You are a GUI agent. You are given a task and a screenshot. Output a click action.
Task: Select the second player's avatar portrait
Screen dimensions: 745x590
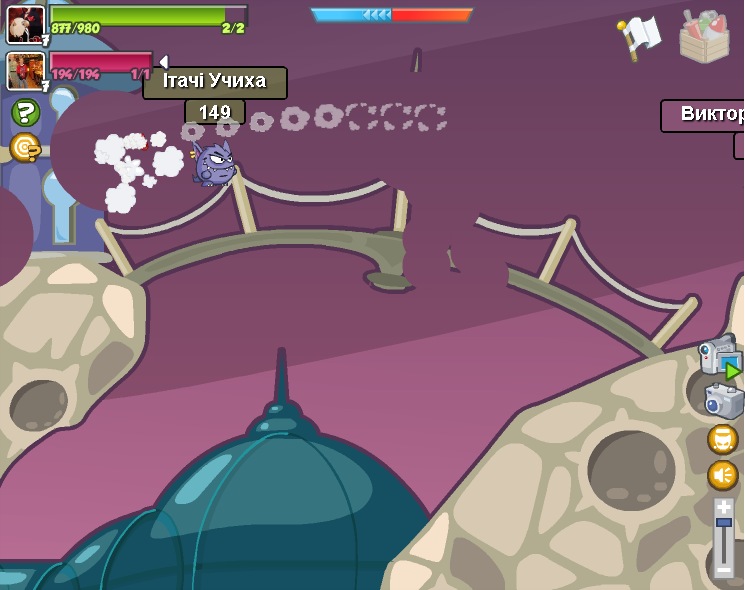pyautogui.click(x=25, y=70)
